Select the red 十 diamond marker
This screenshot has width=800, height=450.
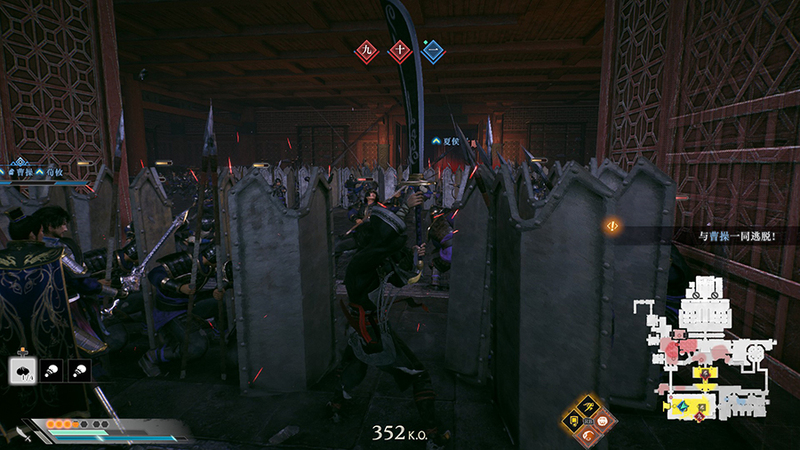point(400,50)
